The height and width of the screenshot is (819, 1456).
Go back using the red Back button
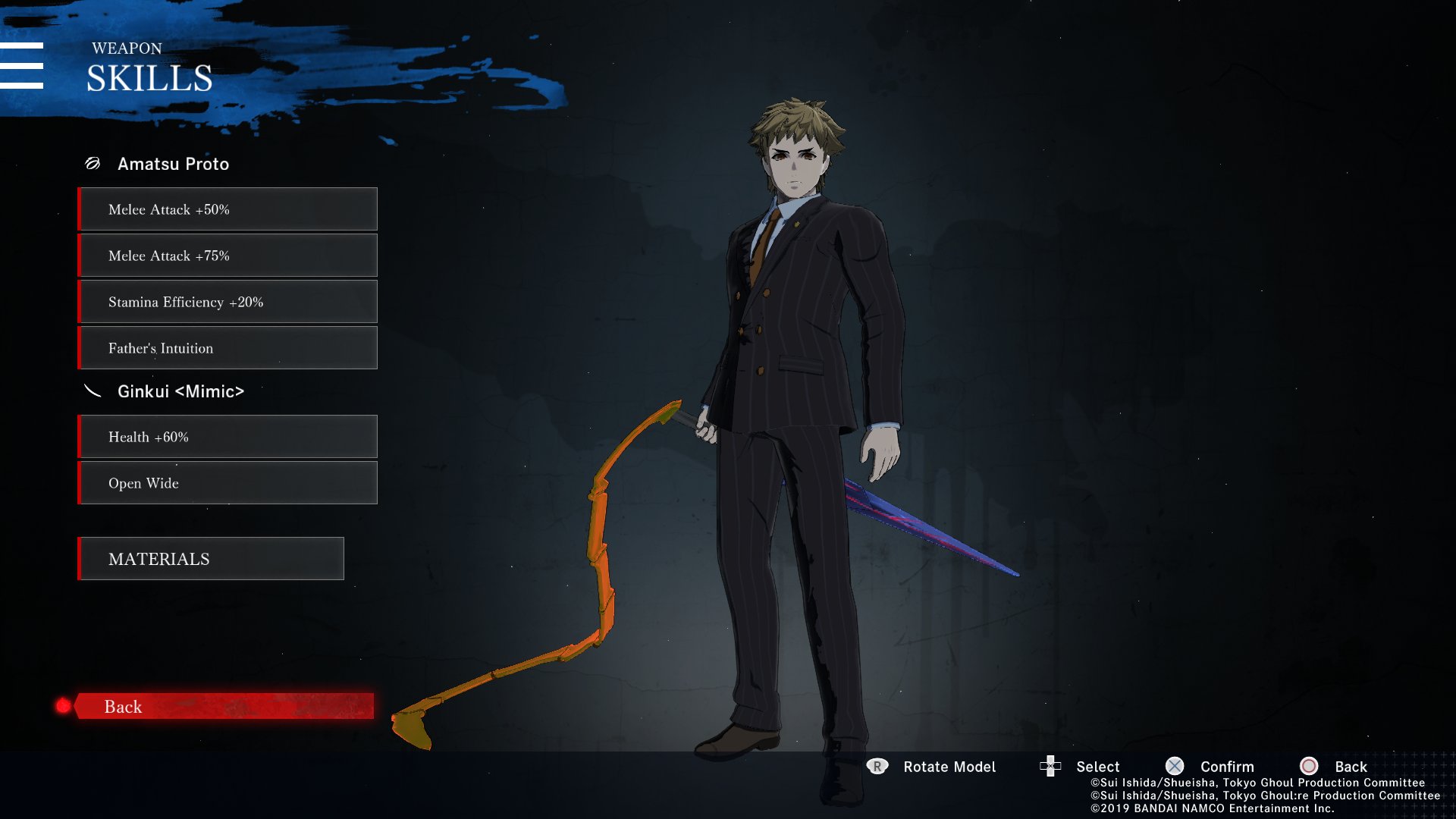(x=223, y=706)
